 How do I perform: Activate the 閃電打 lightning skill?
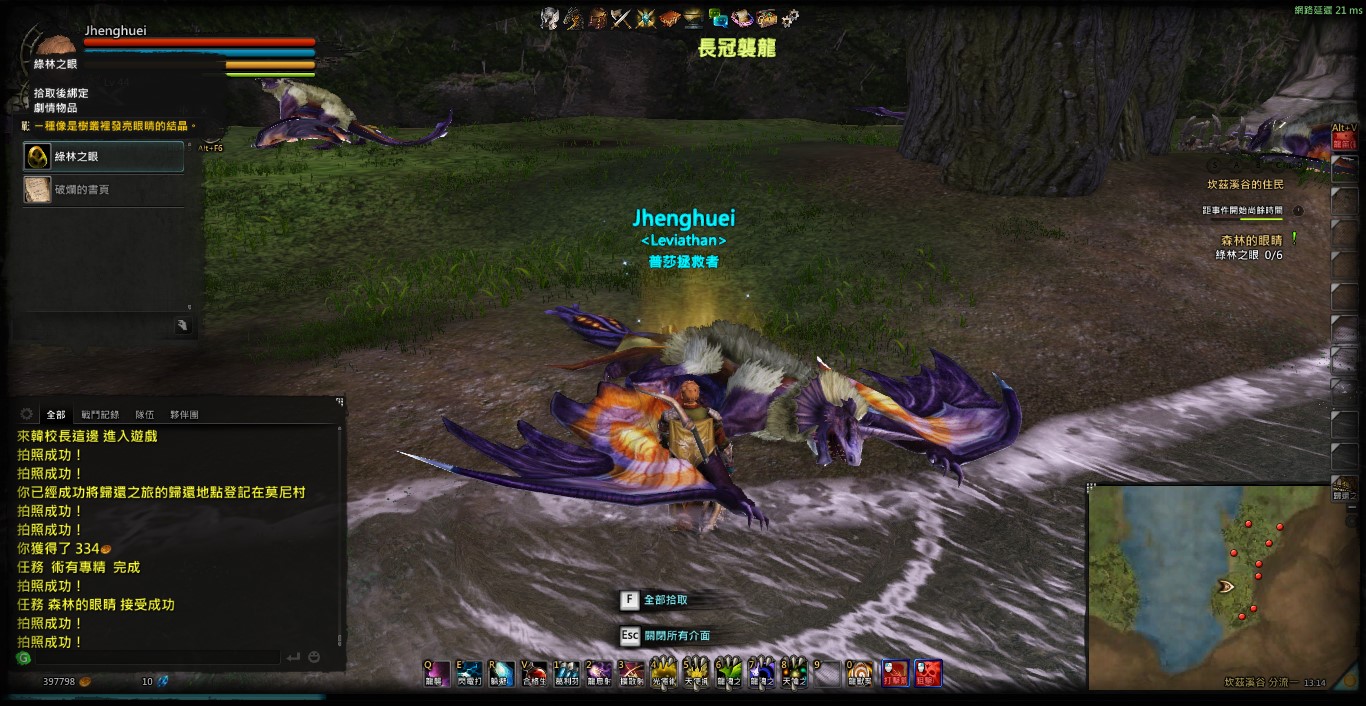click(x=470, y=673)
